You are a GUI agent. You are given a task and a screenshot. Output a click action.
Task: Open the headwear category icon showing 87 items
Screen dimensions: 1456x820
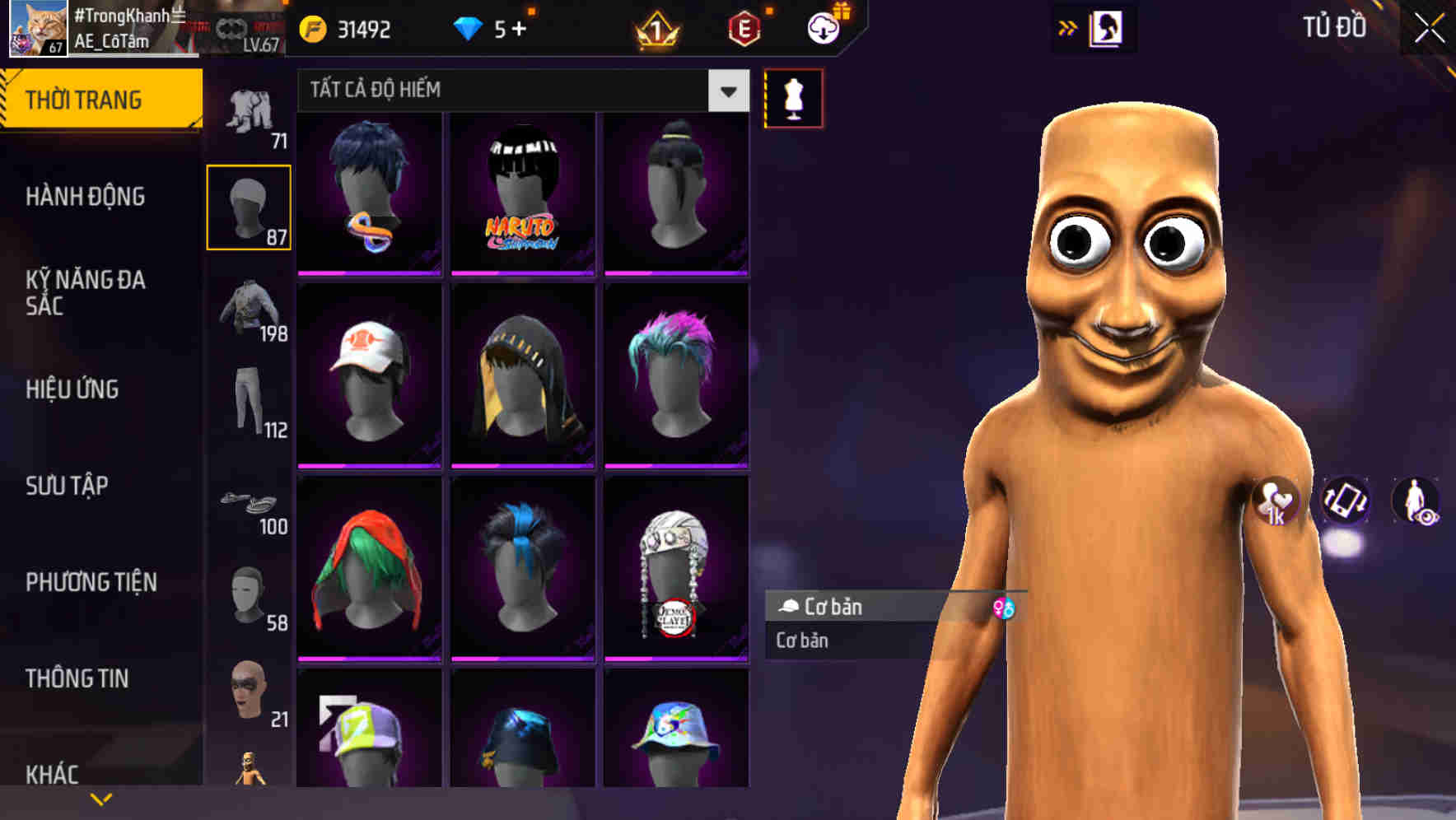249,203
